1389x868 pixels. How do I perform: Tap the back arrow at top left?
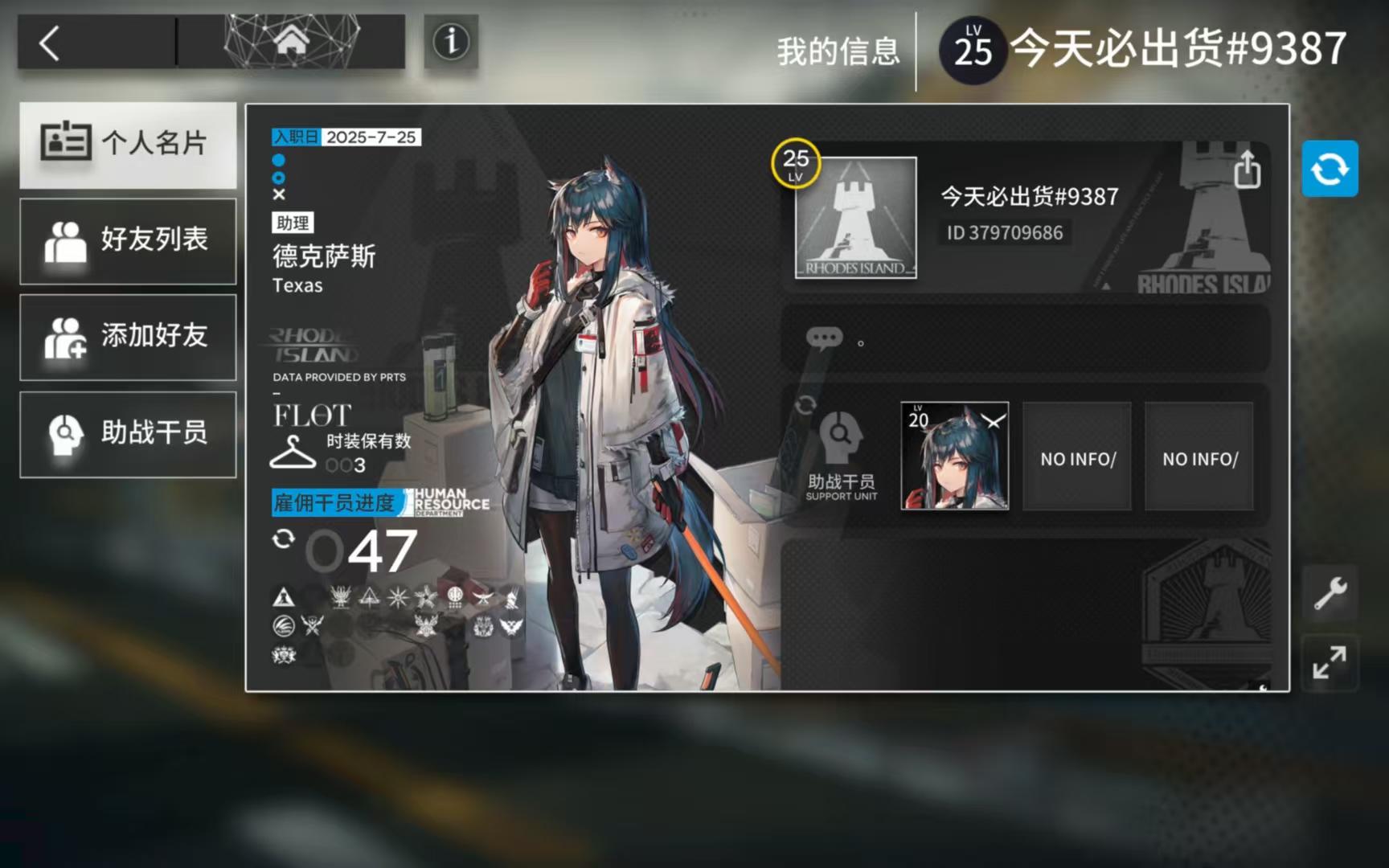point(48,44)
